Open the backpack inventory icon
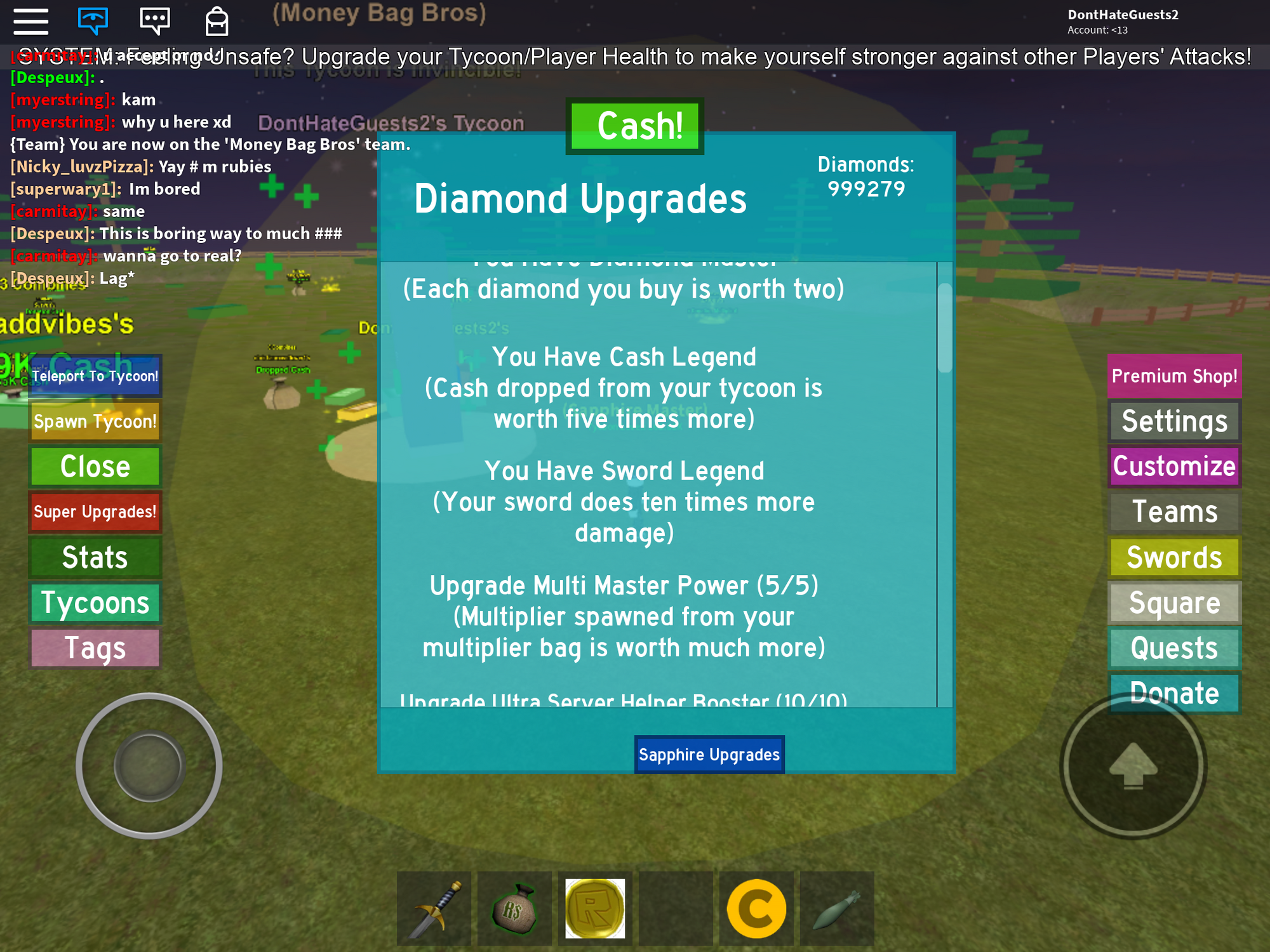 coord(215,21)
